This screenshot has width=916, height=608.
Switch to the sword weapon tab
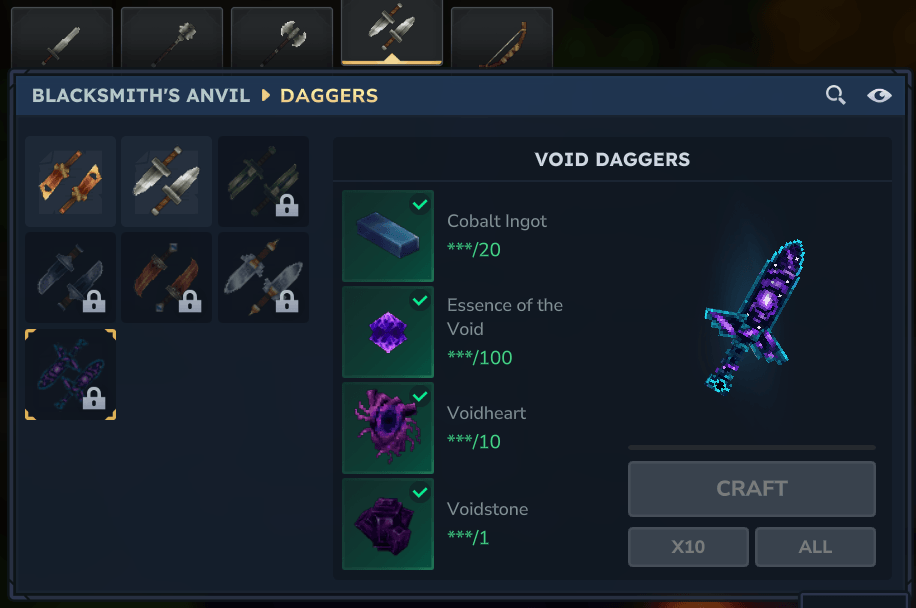tap(61, 40)
